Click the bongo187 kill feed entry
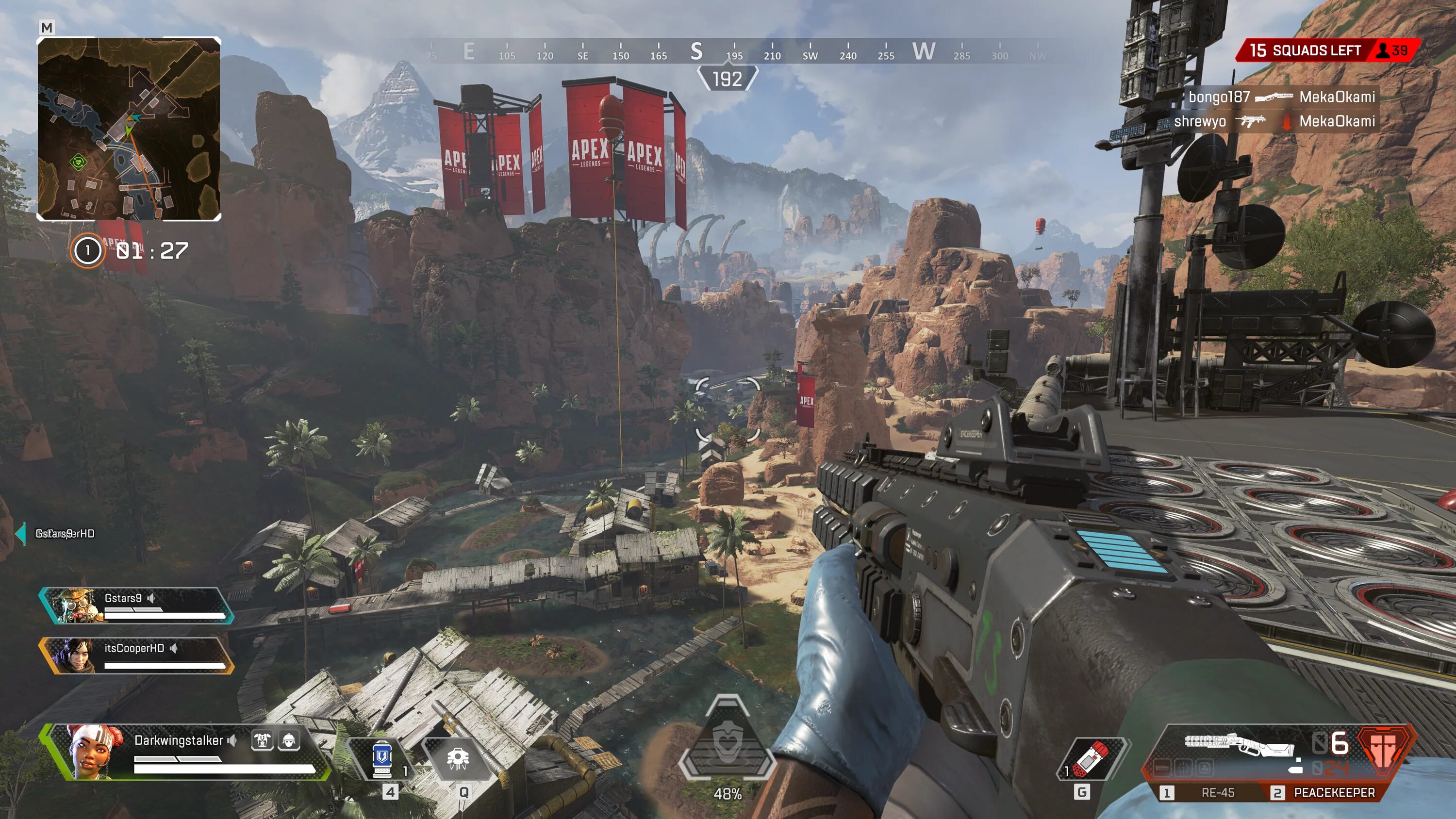This screenshot has height=819, width=1456. coord(1281,97)
